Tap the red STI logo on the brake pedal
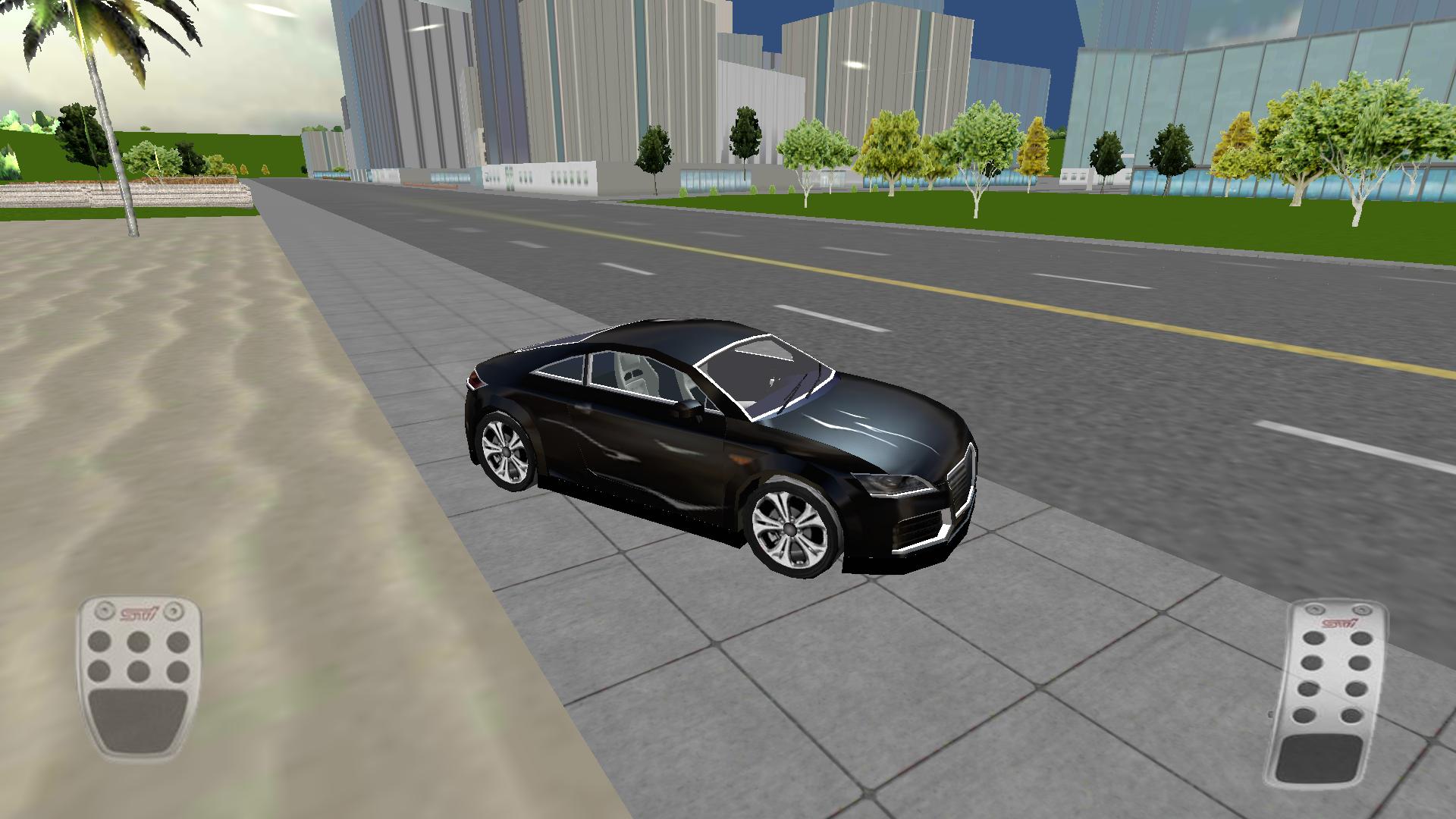Image resolution: width=1456 pixels, height=819 pixels. pos(140,613)
